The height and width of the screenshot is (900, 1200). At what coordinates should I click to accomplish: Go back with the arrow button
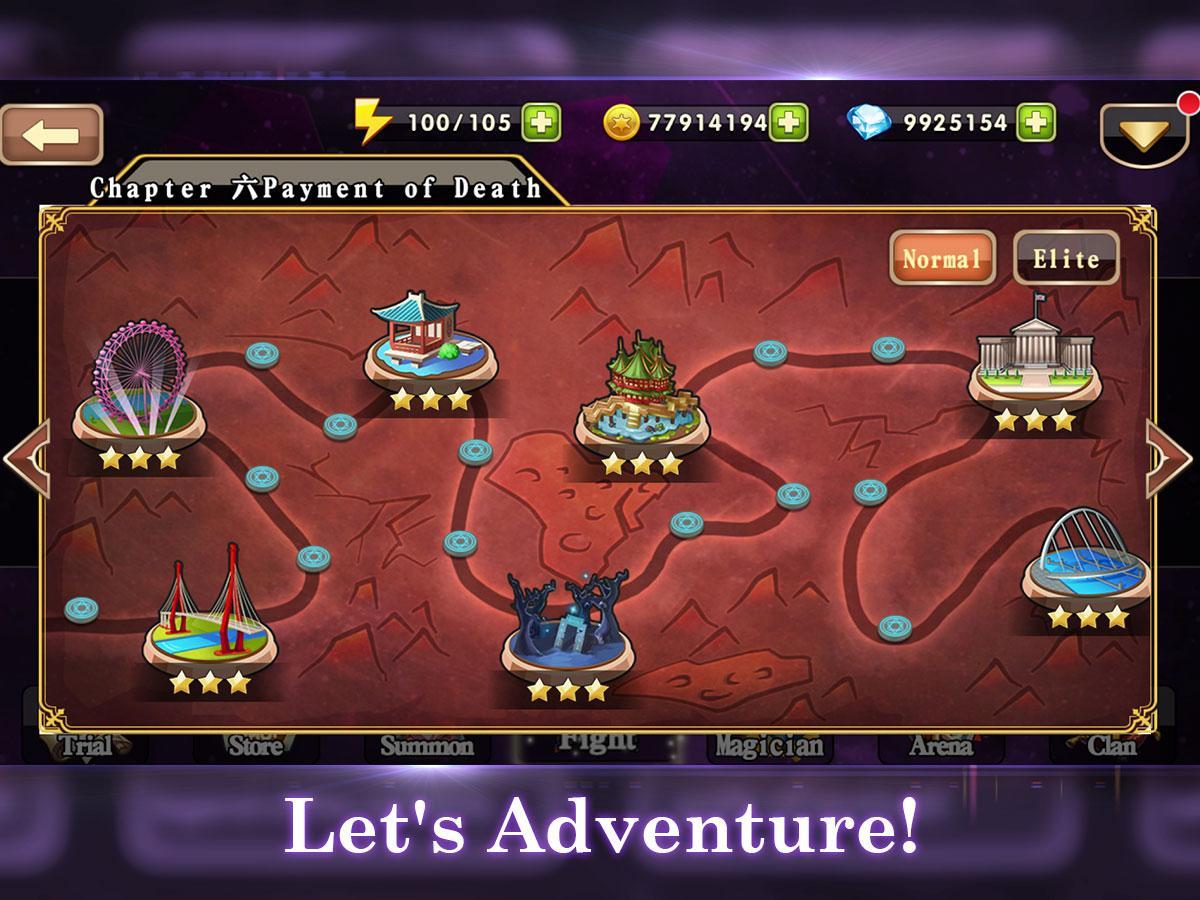[52, 135]
